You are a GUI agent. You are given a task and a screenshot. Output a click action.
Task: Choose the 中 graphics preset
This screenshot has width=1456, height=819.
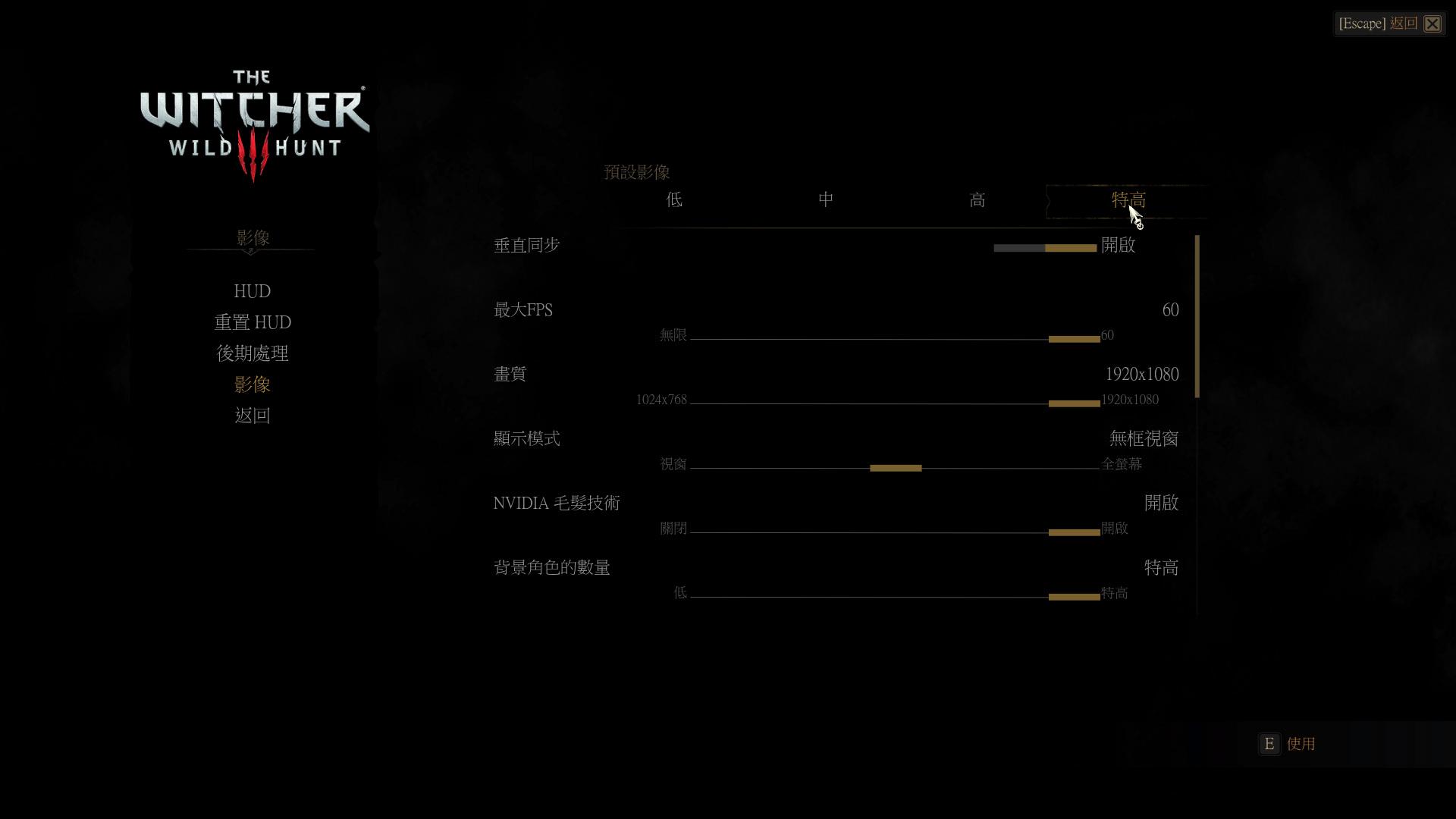[x=826, y=200]
